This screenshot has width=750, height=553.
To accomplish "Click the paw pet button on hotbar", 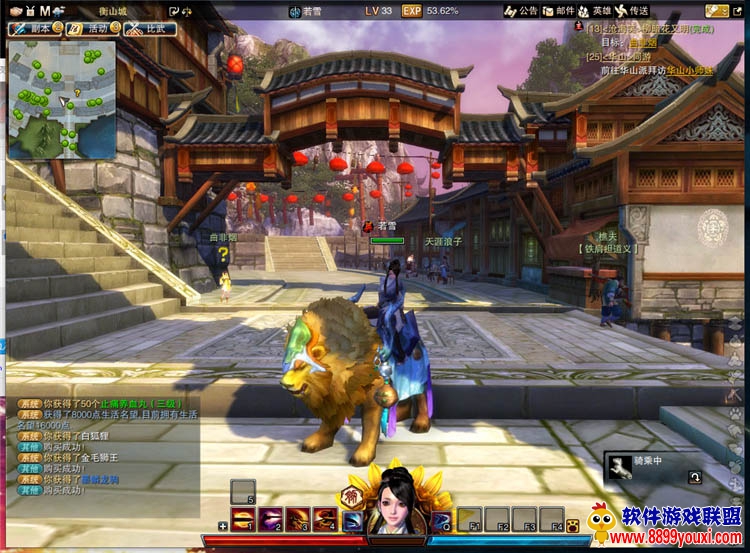I will (573, 523).
